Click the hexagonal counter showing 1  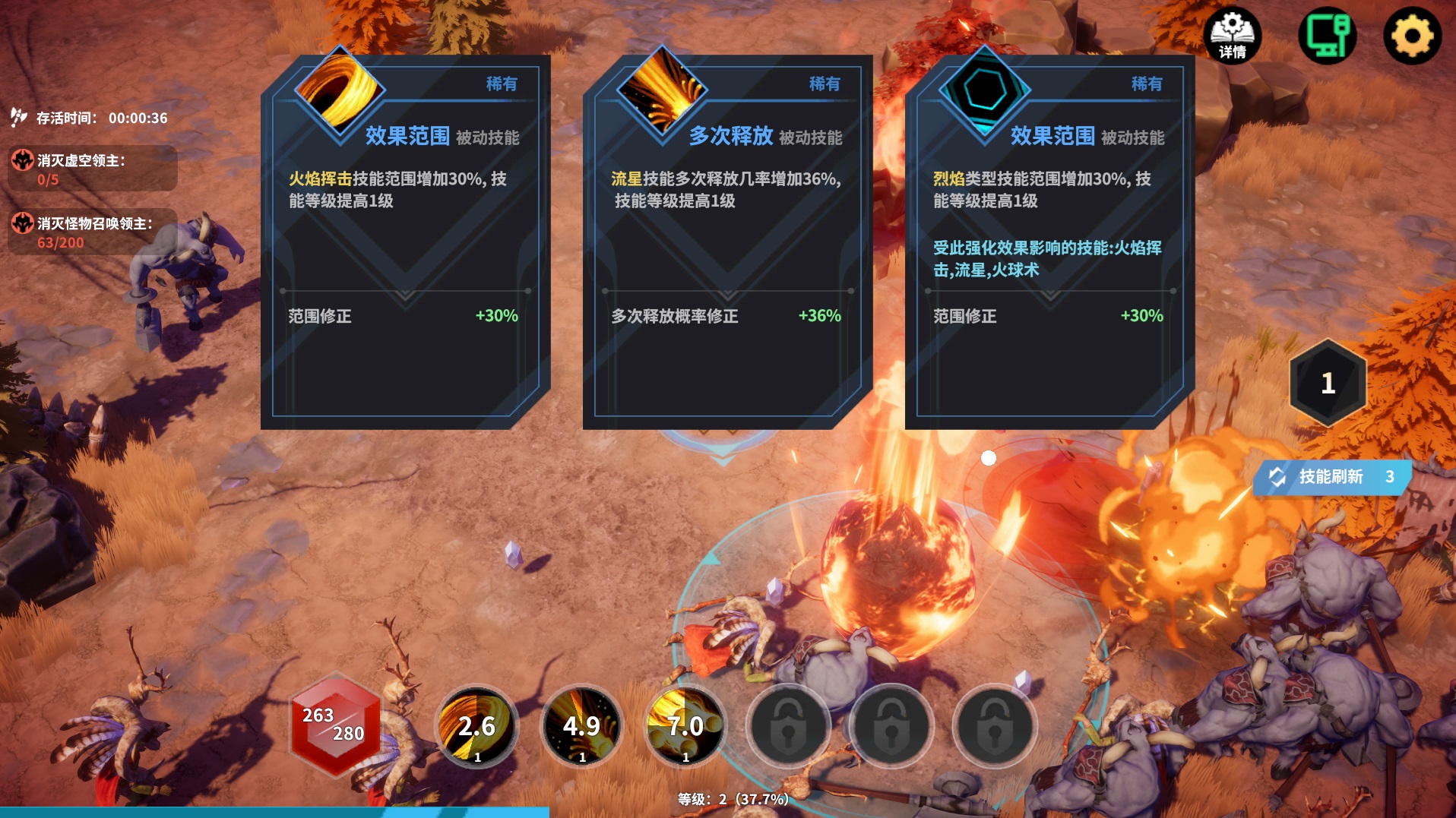[x=1325, y=384]
